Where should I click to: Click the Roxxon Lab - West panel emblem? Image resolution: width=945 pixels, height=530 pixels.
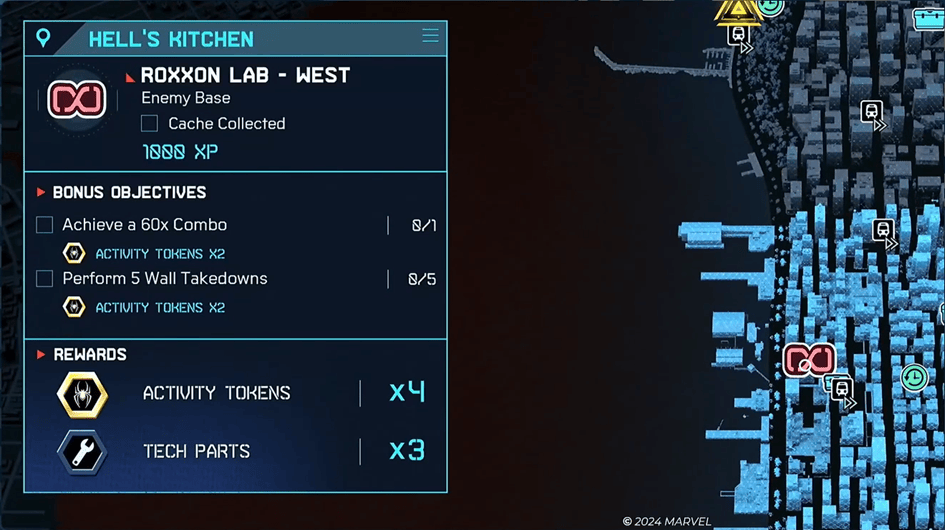point(77,100)
